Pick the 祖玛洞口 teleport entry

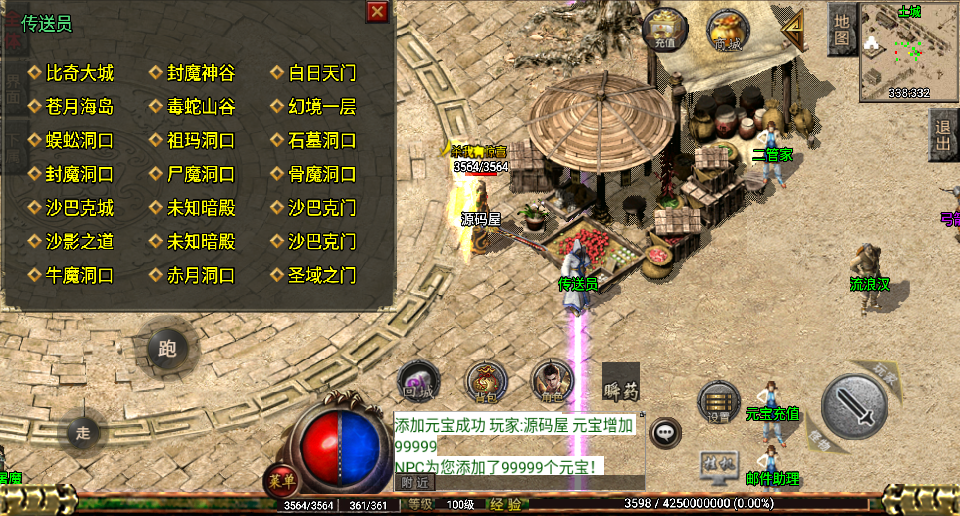(201, 140)
